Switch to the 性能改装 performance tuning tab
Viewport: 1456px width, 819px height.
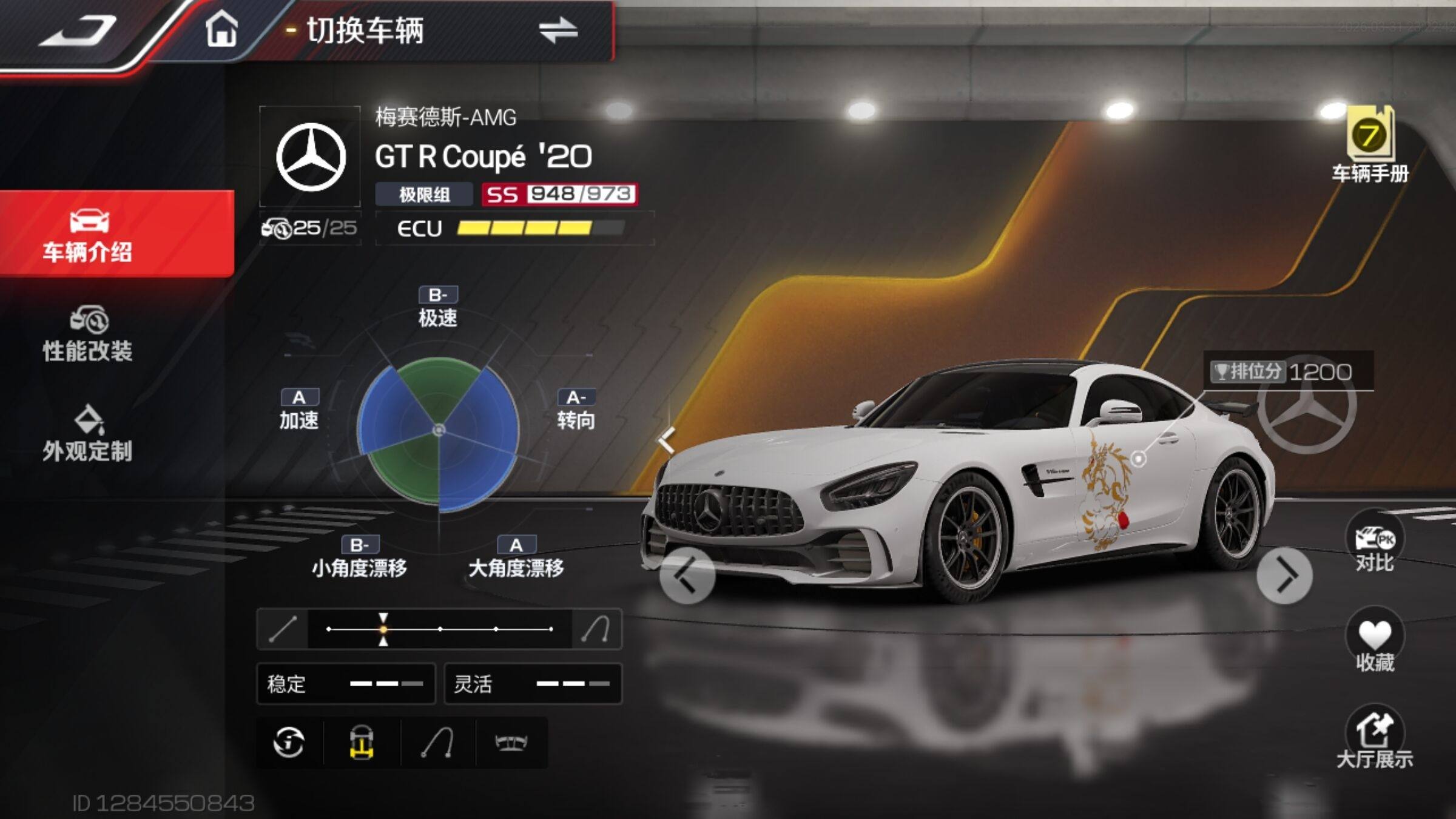tap(88, 334)
